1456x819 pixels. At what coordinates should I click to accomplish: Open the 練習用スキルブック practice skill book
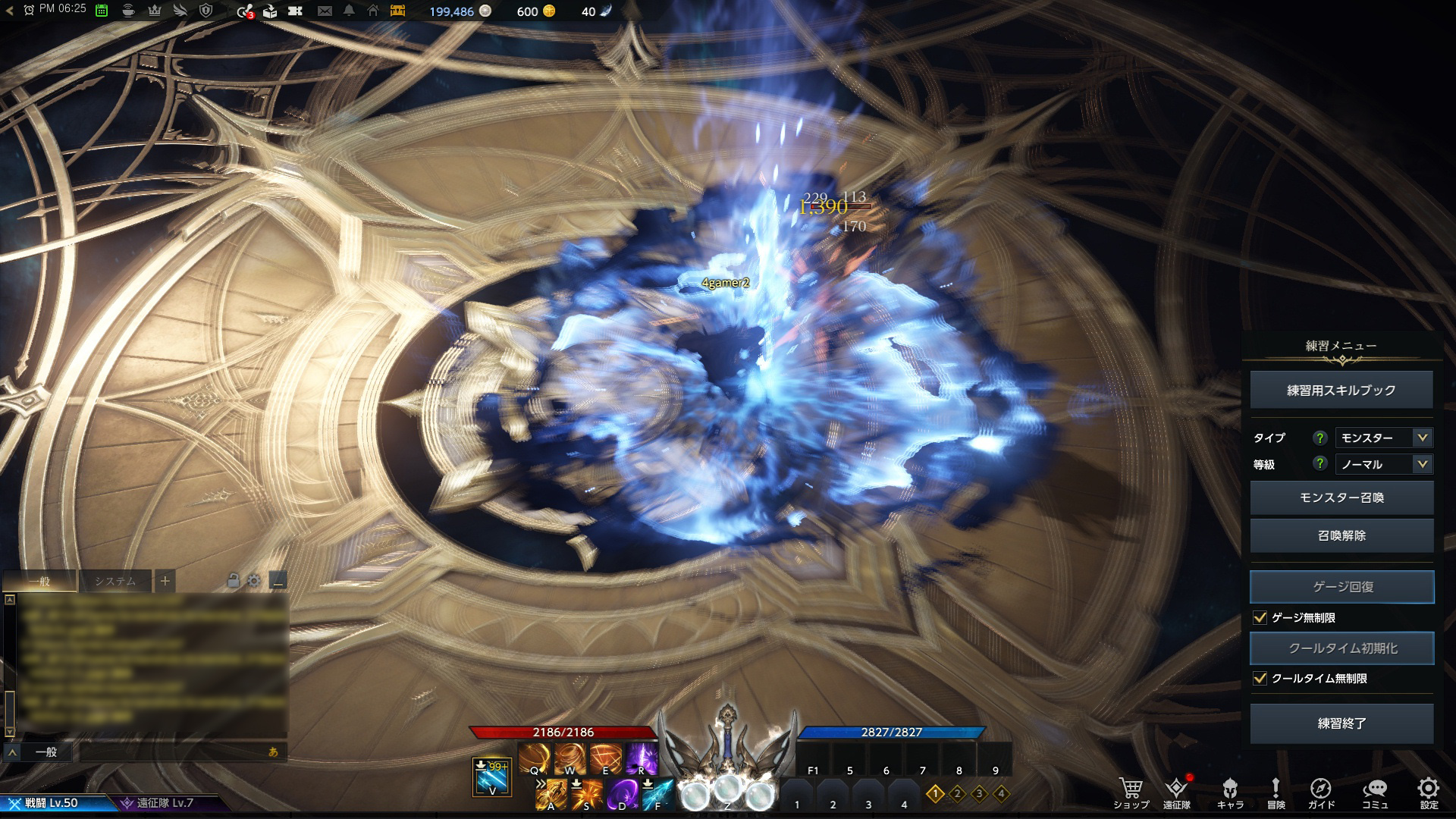[1341, 390]
